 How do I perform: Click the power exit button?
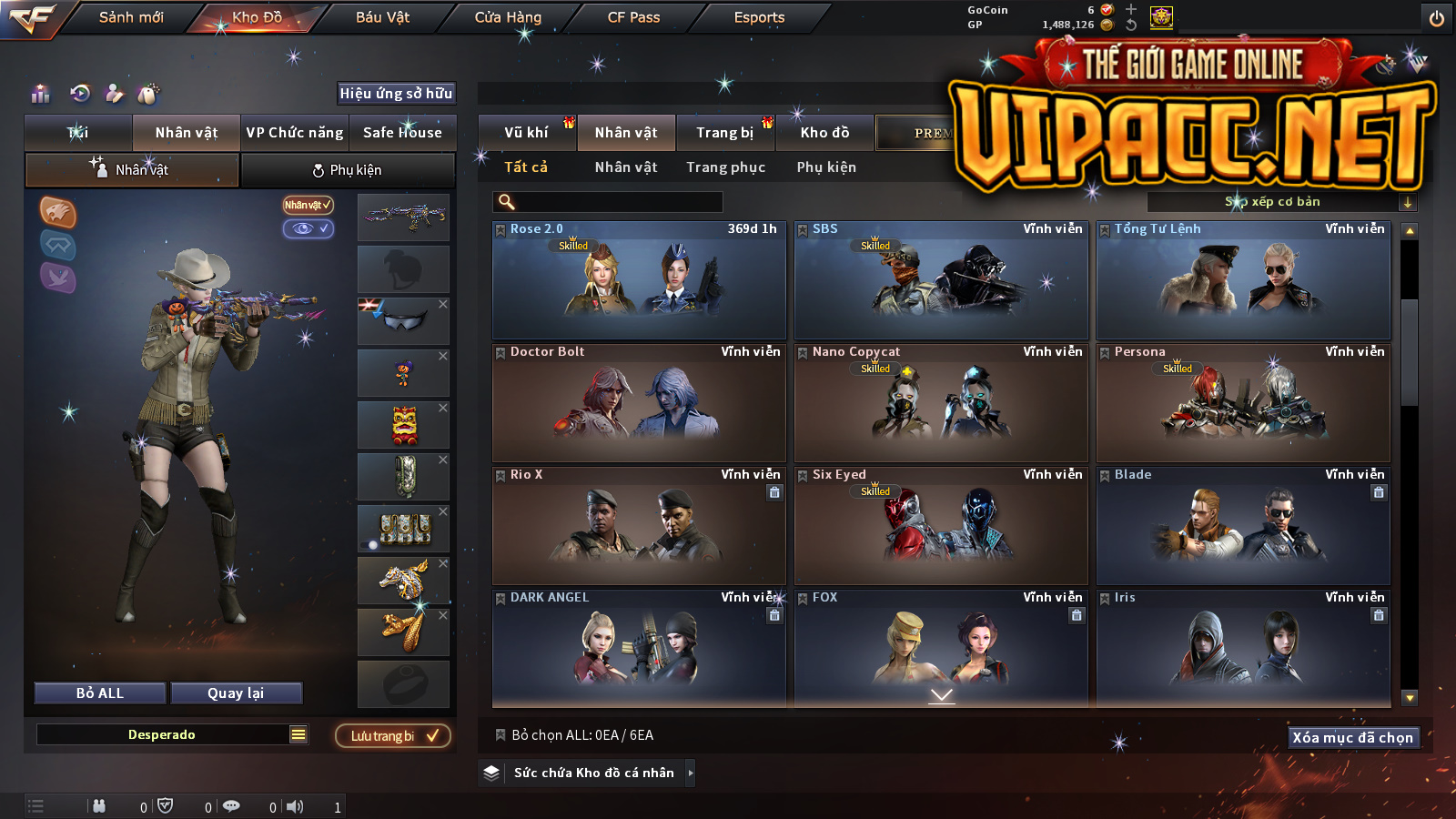1437,18
